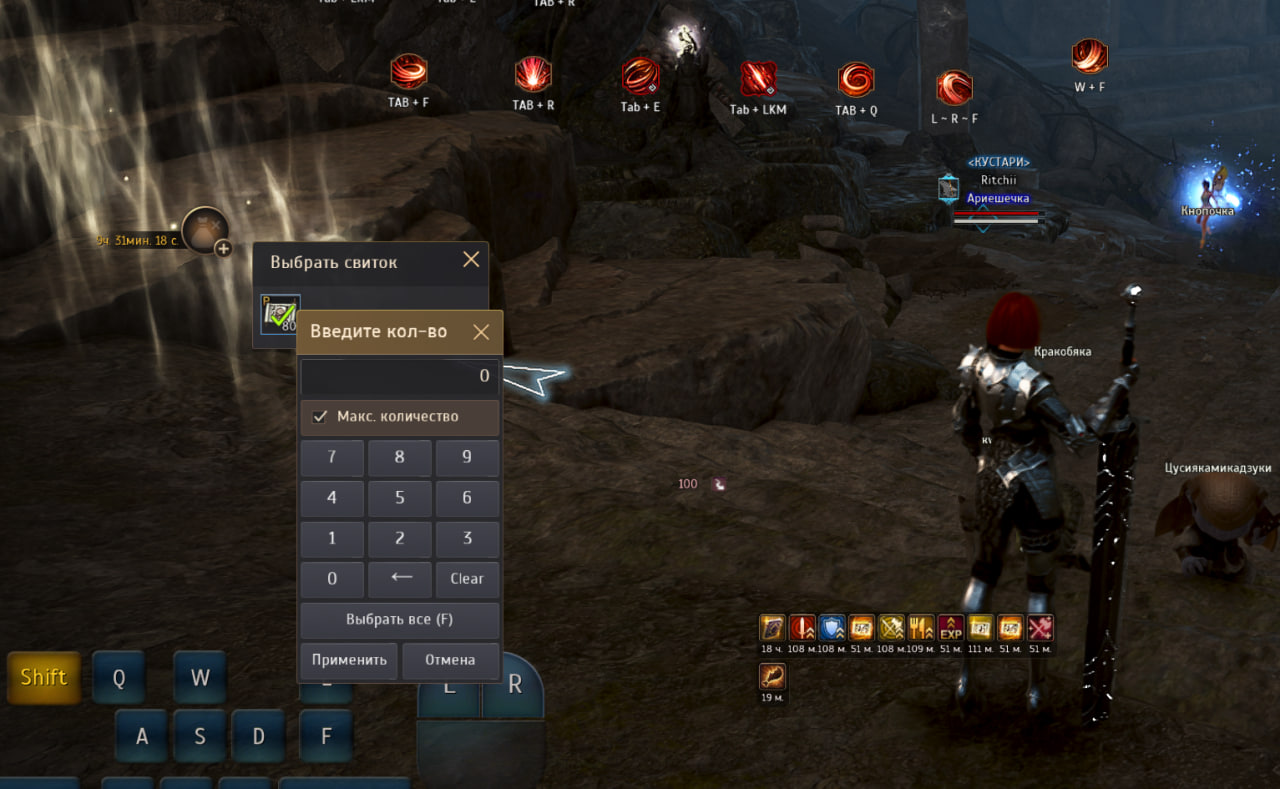1280x789 pixels.
Task: Click the TAB + Q skill icon
Action: pos(856,81)
